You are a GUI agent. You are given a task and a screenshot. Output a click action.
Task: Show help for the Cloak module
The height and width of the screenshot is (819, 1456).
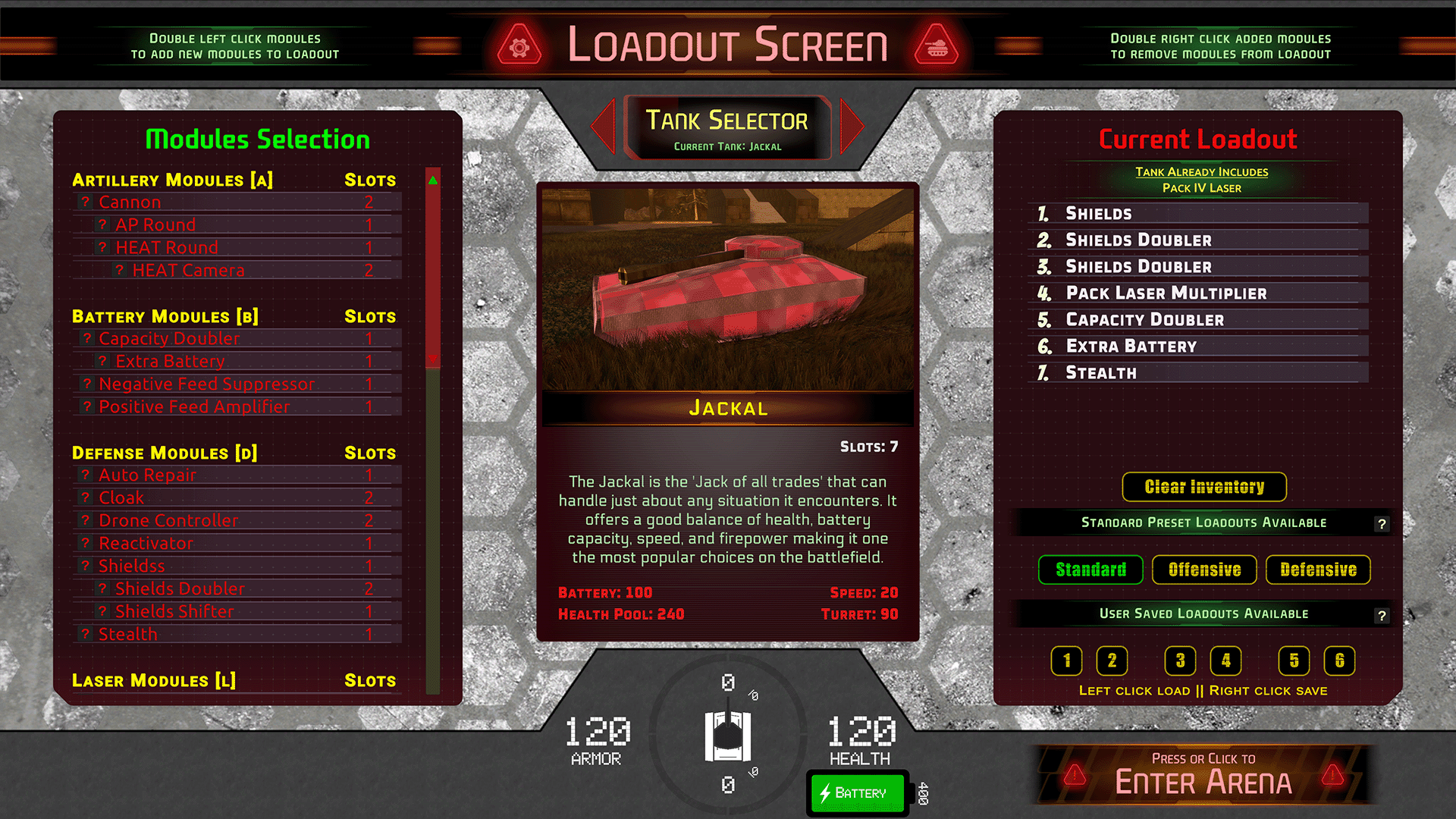(x=86, y=498)
